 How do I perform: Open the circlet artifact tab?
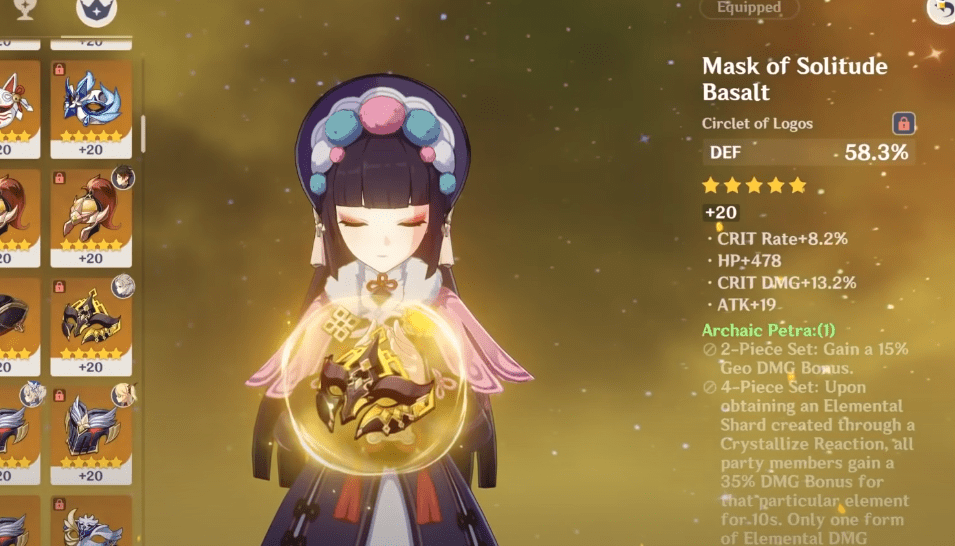click(x=96, y=11)
